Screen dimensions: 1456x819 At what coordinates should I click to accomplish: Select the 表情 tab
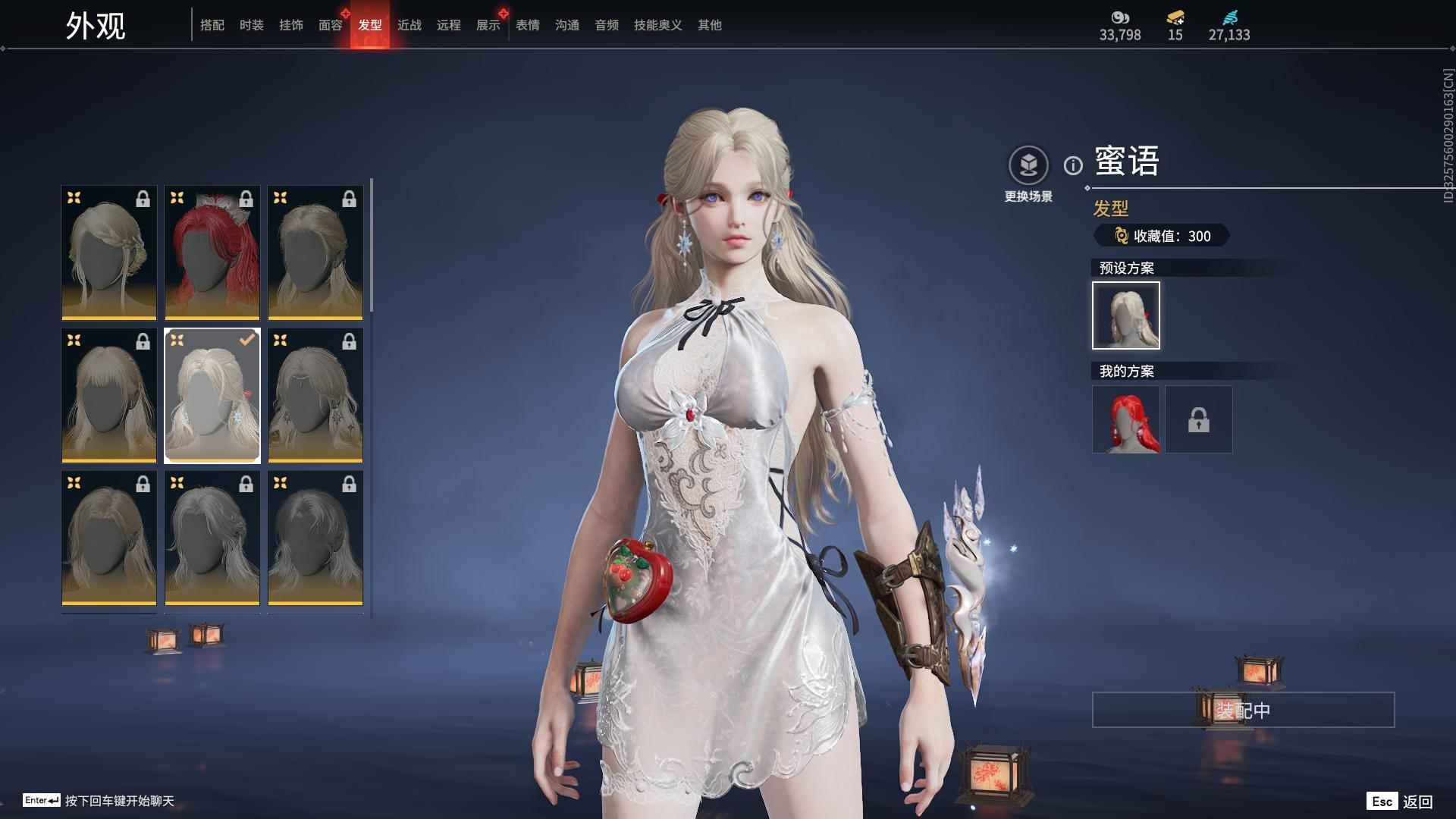coord(528,25)
